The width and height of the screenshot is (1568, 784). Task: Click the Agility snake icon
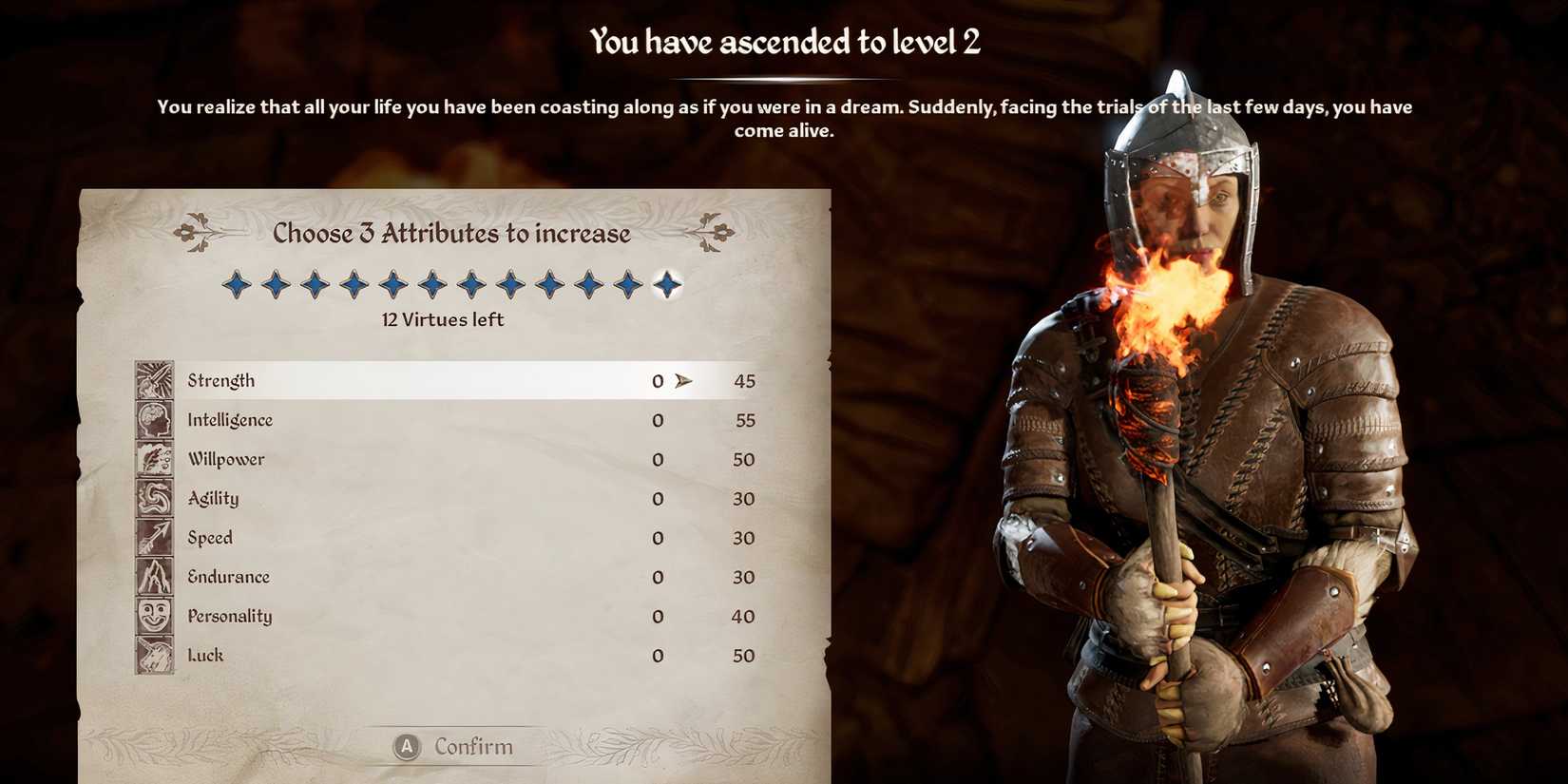click(x=152, y=498)
